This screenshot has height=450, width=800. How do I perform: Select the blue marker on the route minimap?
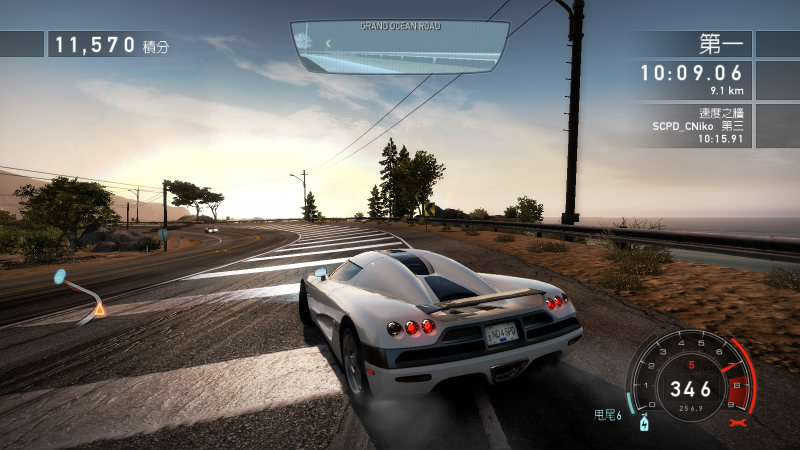pyautogui.click(x=59, y=276)
